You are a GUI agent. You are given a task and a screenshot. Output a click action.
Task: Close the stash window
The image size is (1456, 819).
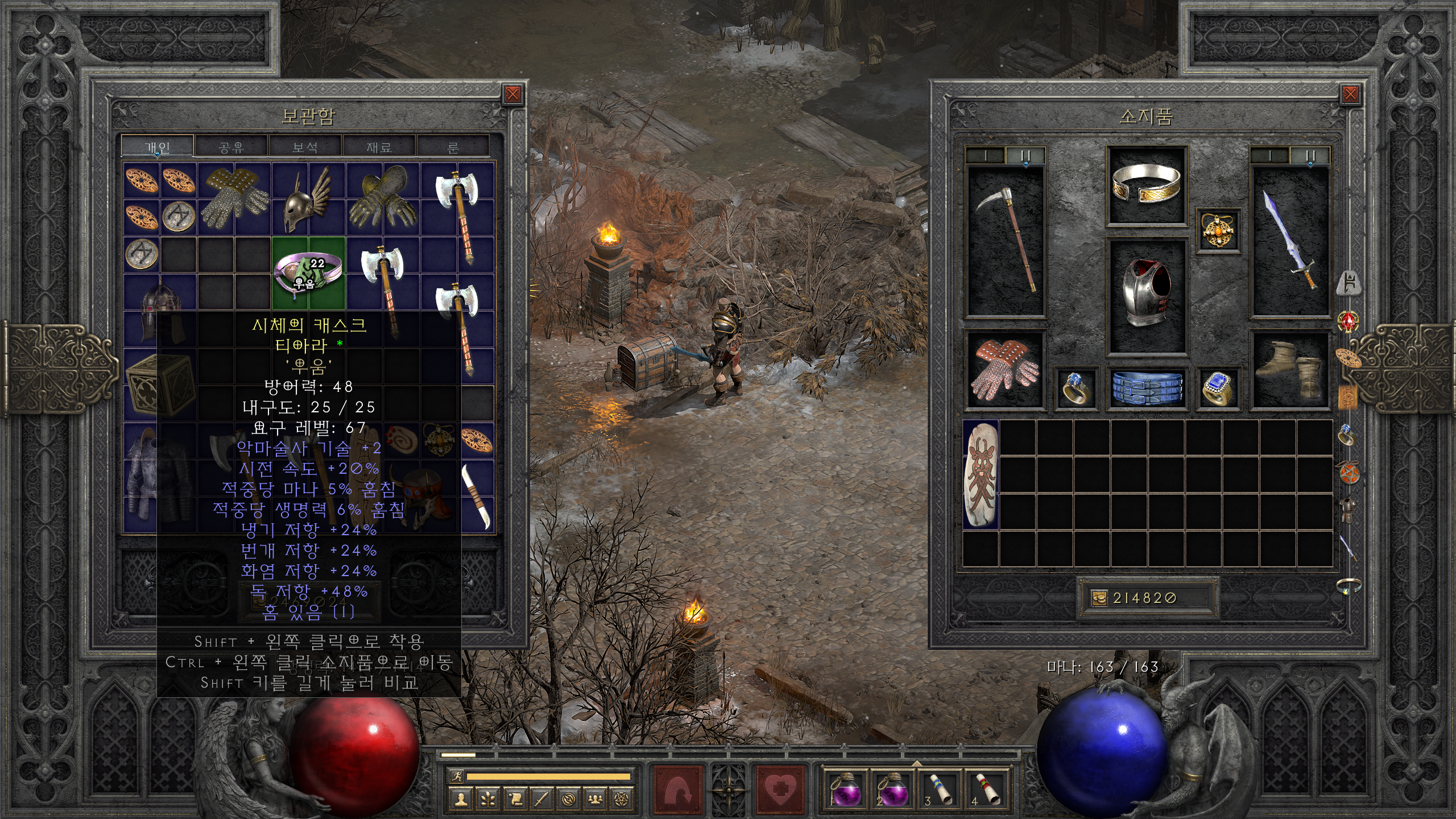512,94
